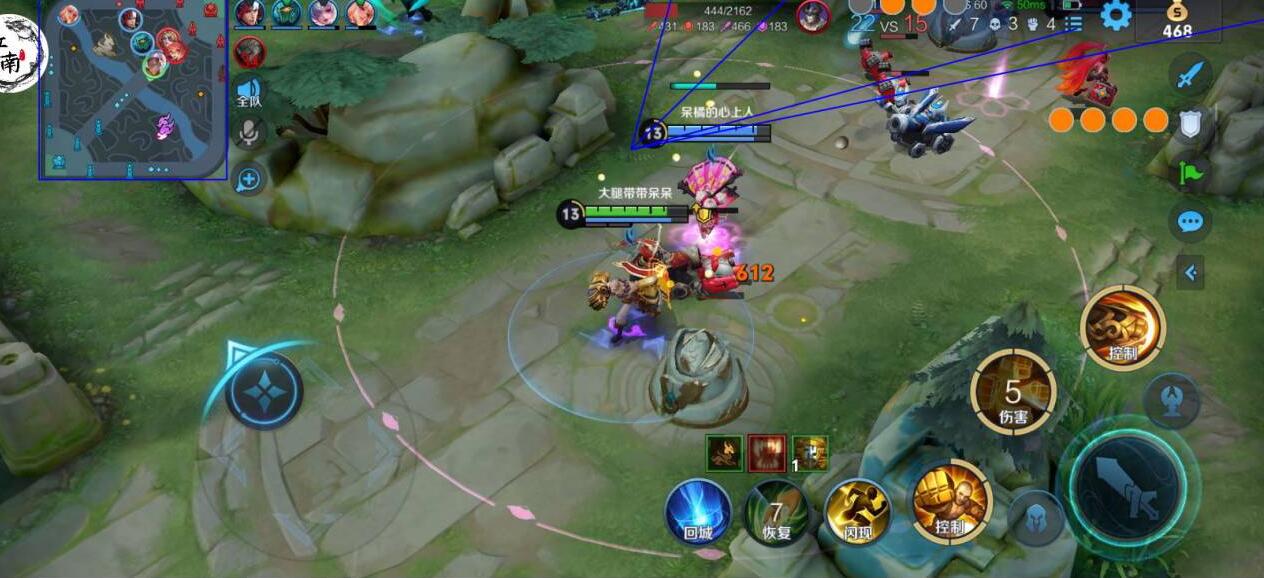1264x578 pixels.
Task: Activate the 恢复 heal spell
Action: (777, 512)
